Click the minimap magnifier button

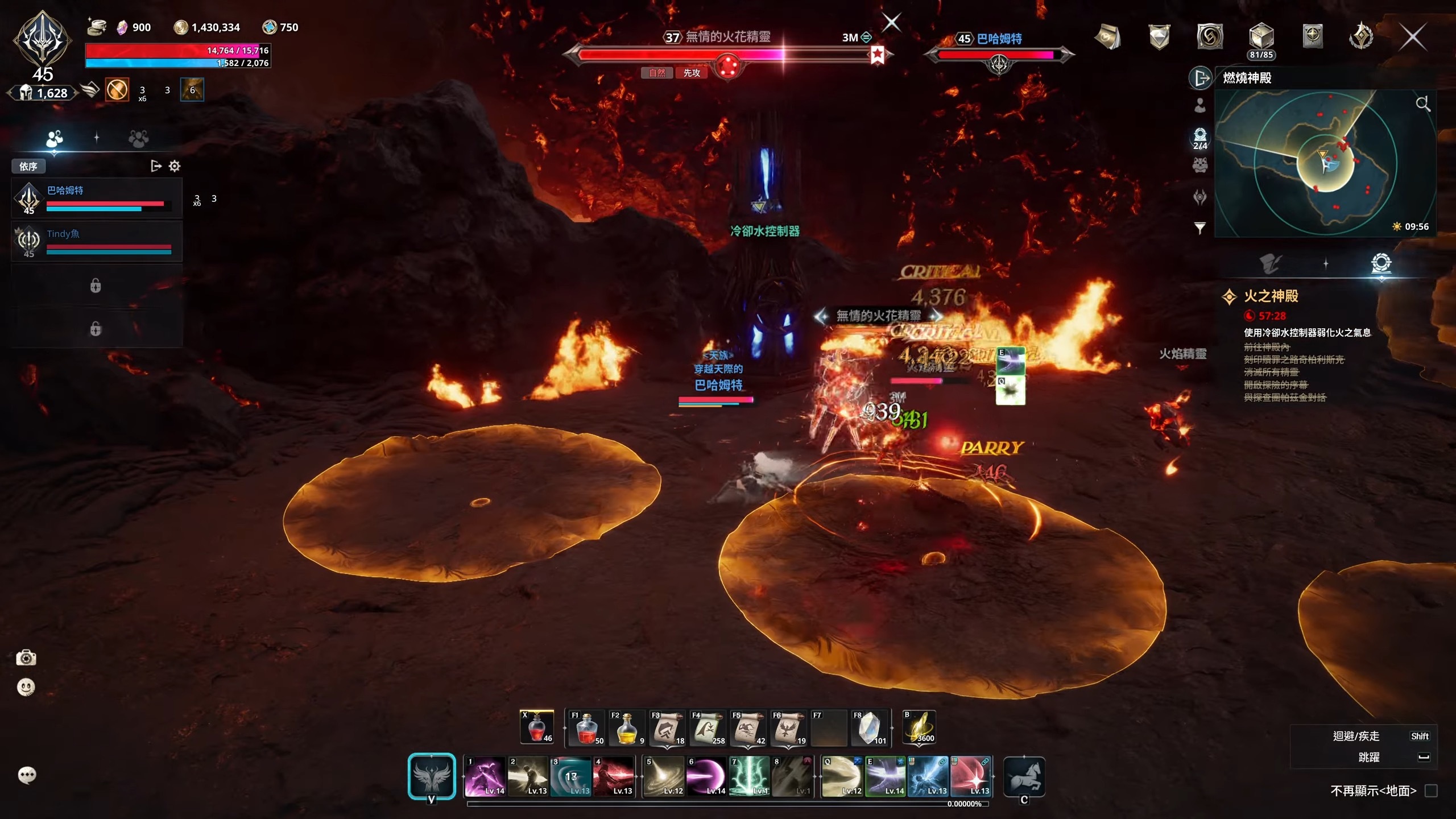pos(1422,104)
